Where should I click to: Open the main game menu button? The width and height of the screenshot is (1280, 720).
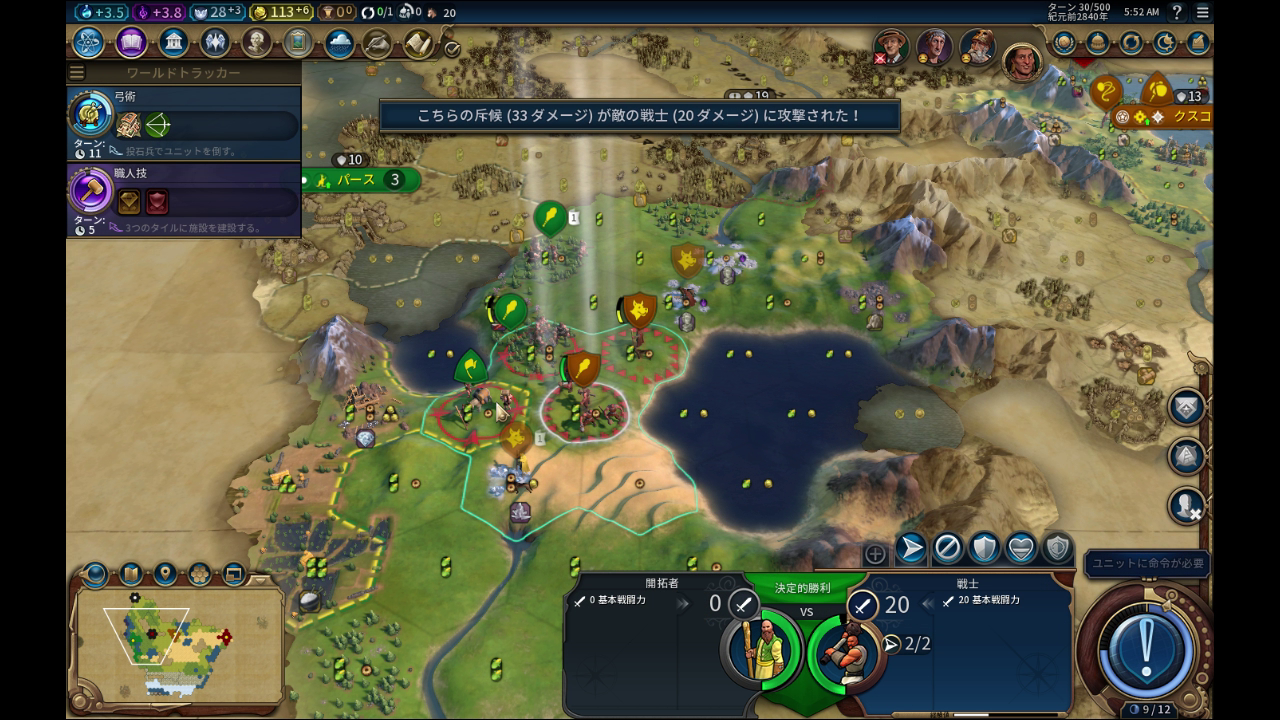tap(1202, 12)
